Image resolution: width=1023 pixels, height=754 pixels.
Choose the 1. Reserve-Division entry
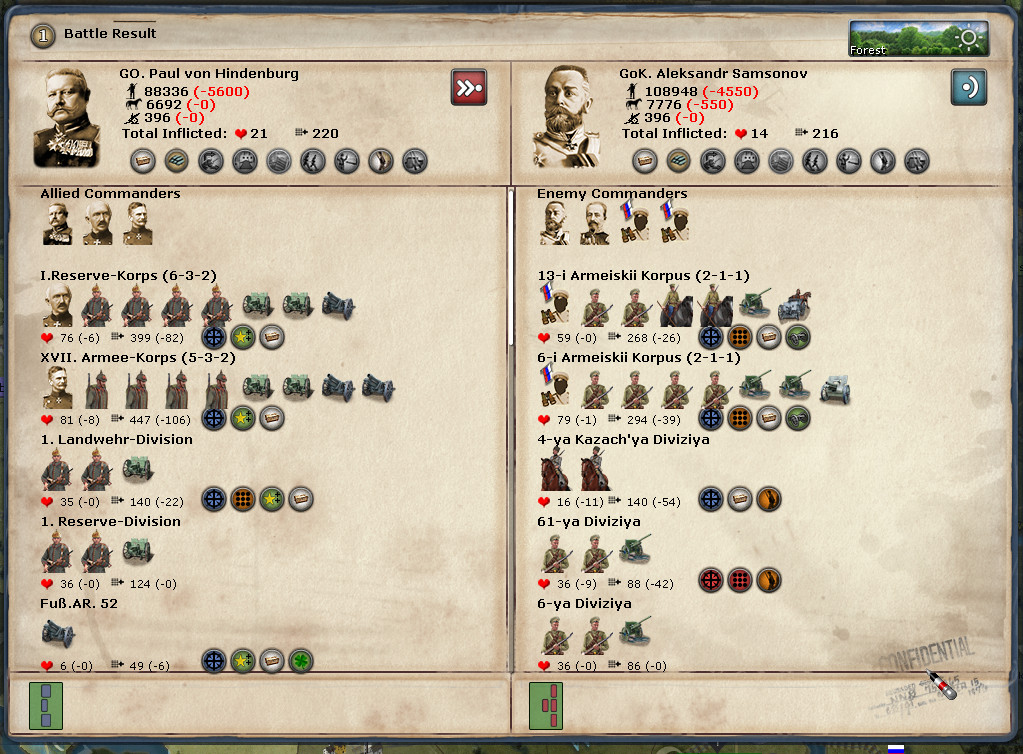point(110,521)
